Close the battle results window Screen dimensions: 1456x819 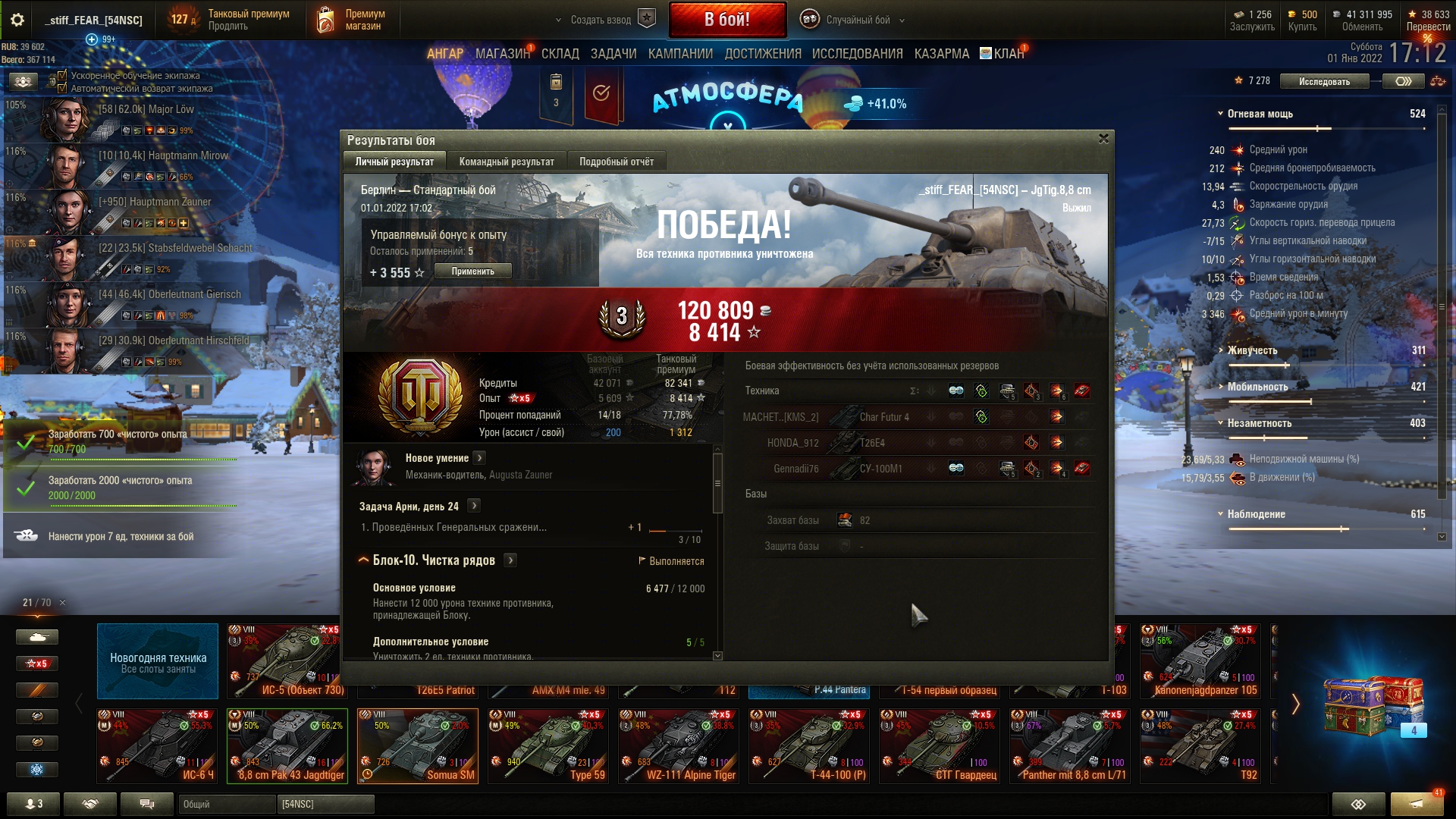(1103, 139)
